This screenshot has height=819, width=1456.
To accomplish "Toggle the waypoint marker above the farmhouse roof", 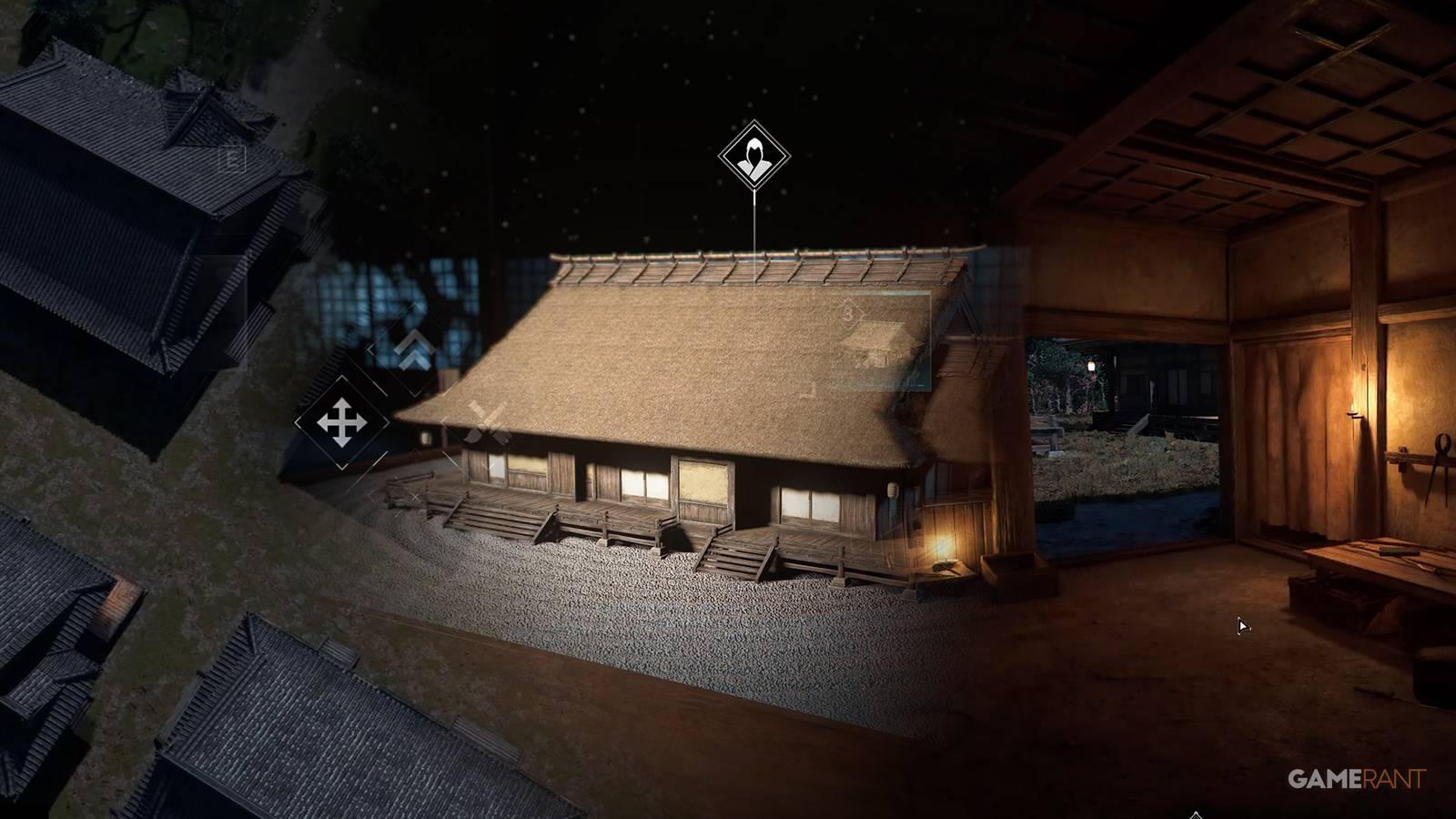I will tap(753, 155).
